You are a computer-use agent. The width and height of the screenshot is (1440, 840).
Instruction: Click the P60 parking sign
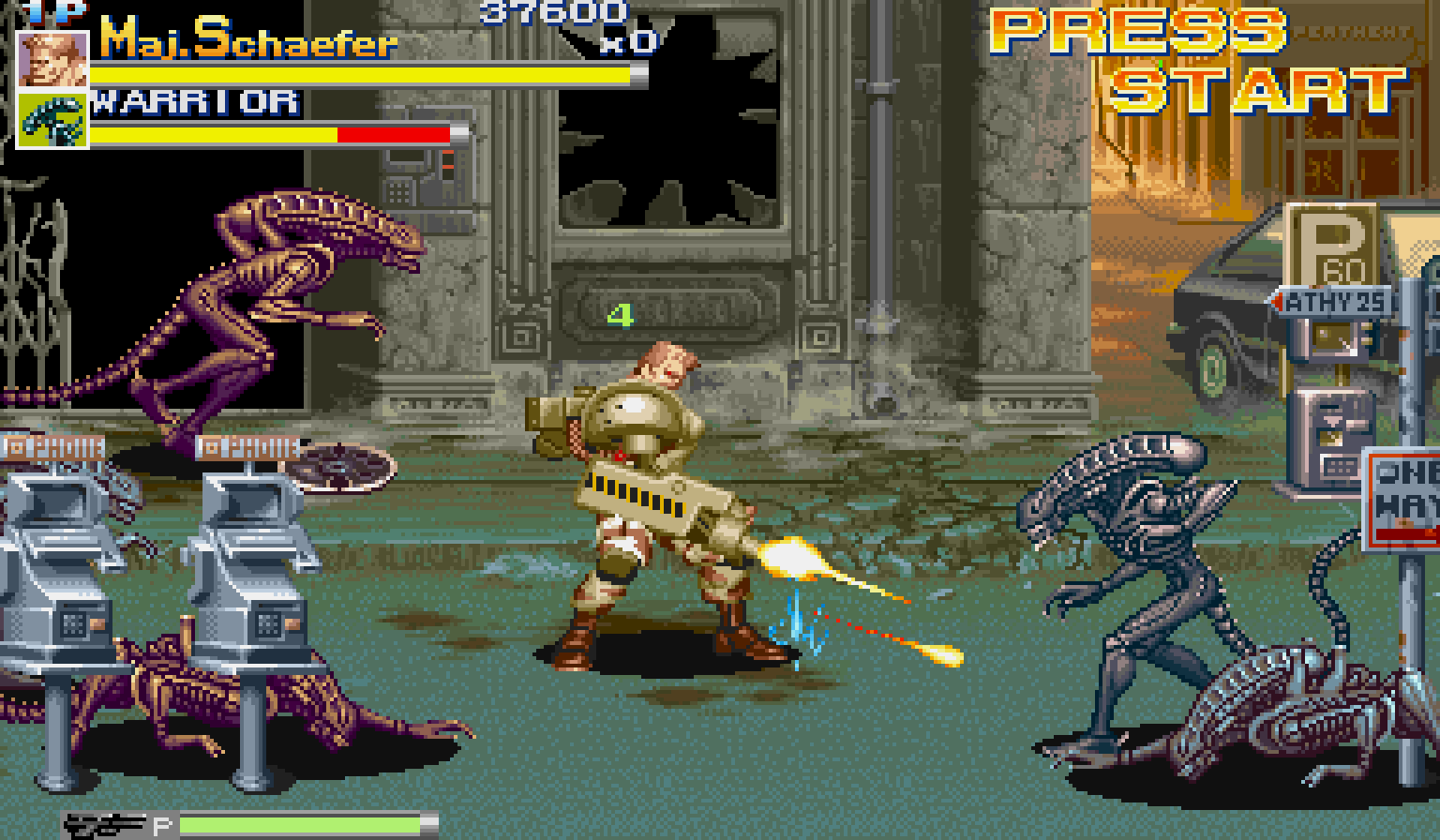point(1331,244)
